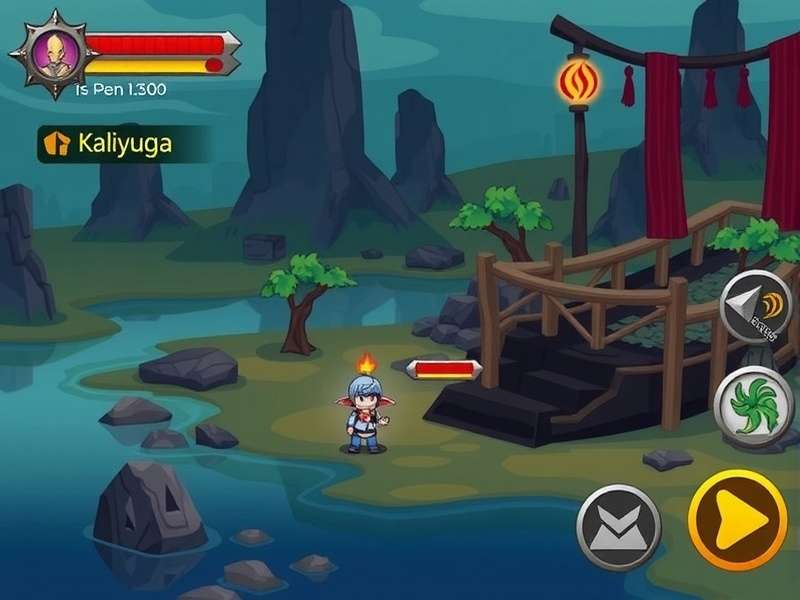This screenshot has height=600, width=800.
Task: Open the character portrait in the spiked frame
Action: 52,54
